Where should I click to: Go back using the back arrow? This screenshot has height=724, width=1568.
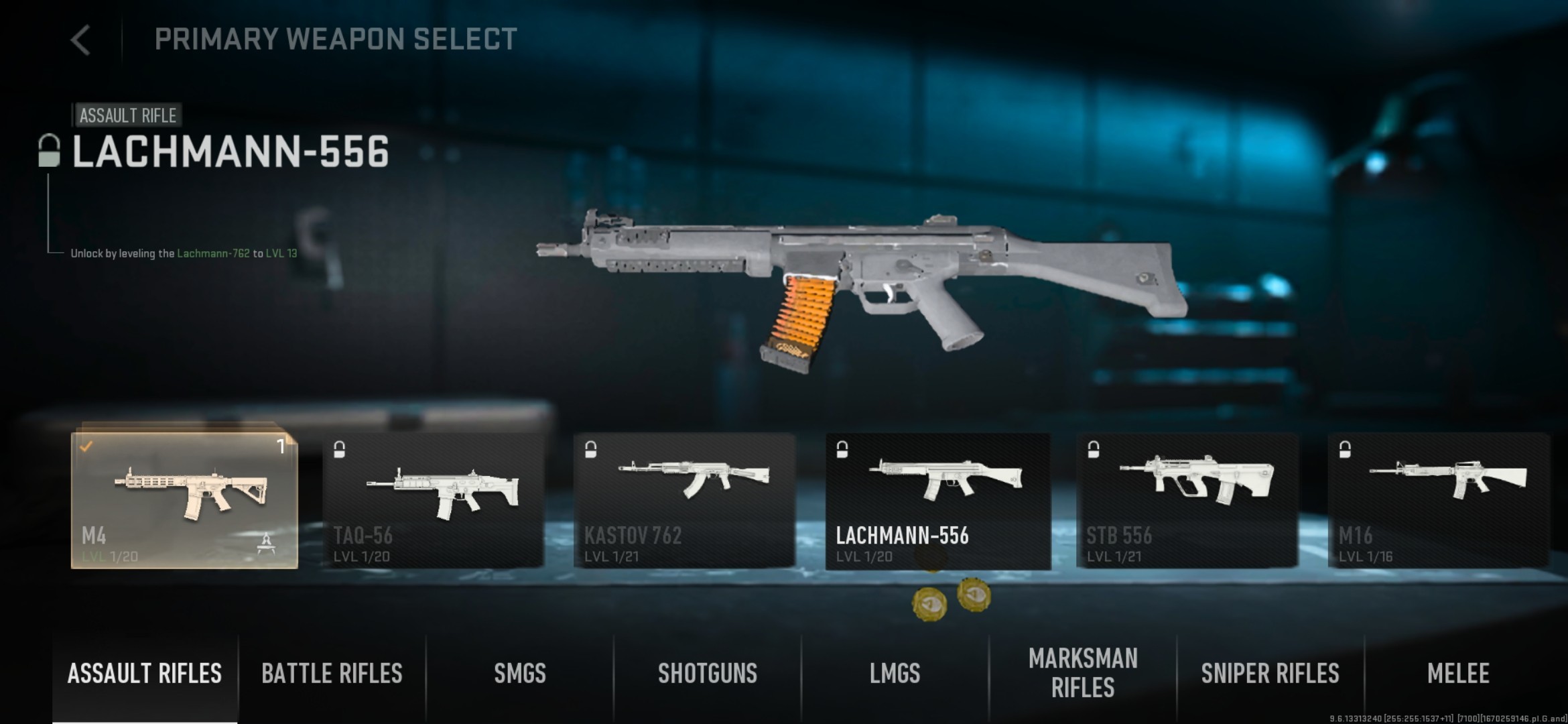point(80,40)
